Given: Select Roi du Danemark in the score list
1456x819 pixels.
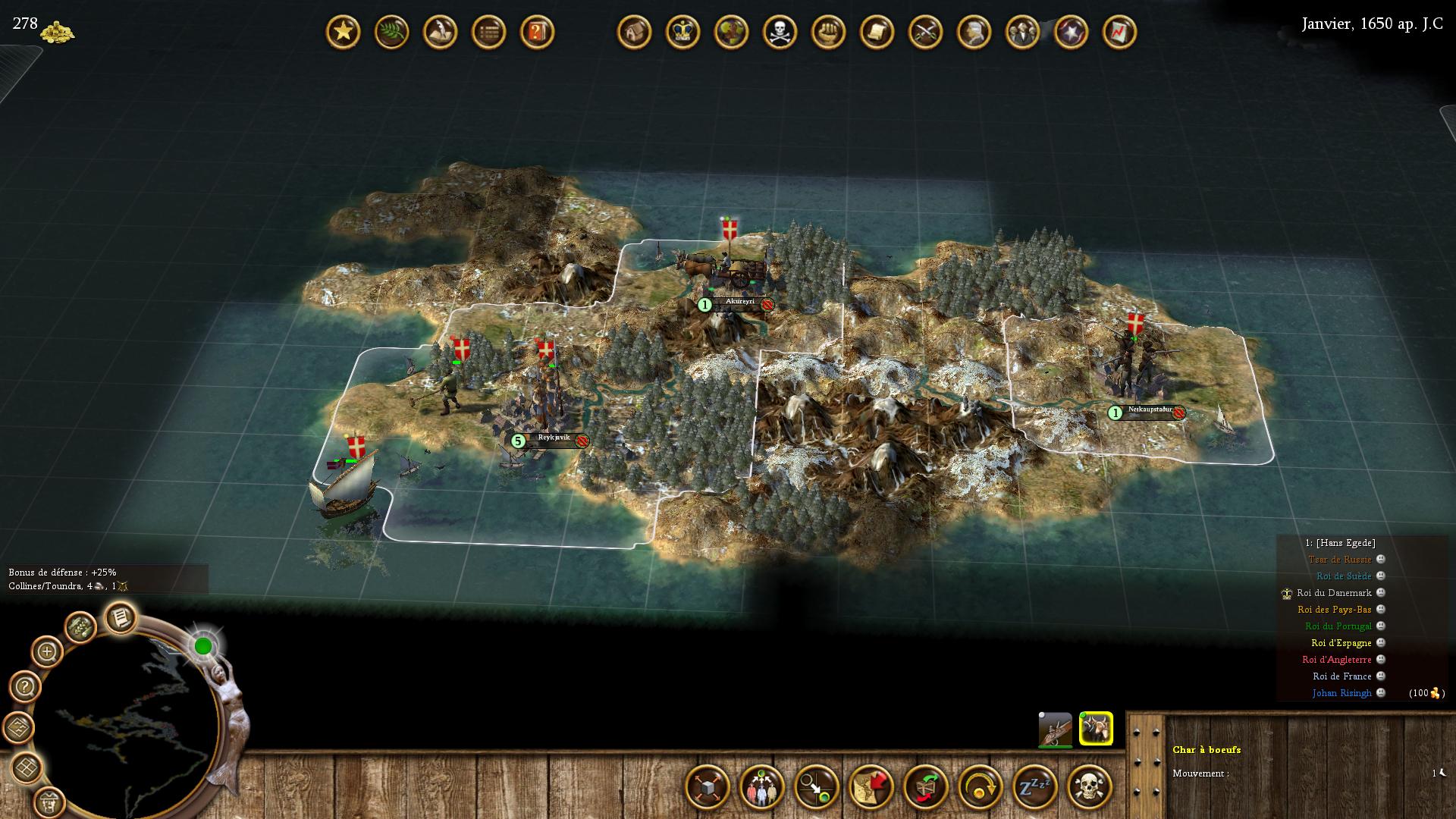Looking at the screenshot, I should 1334,593.
